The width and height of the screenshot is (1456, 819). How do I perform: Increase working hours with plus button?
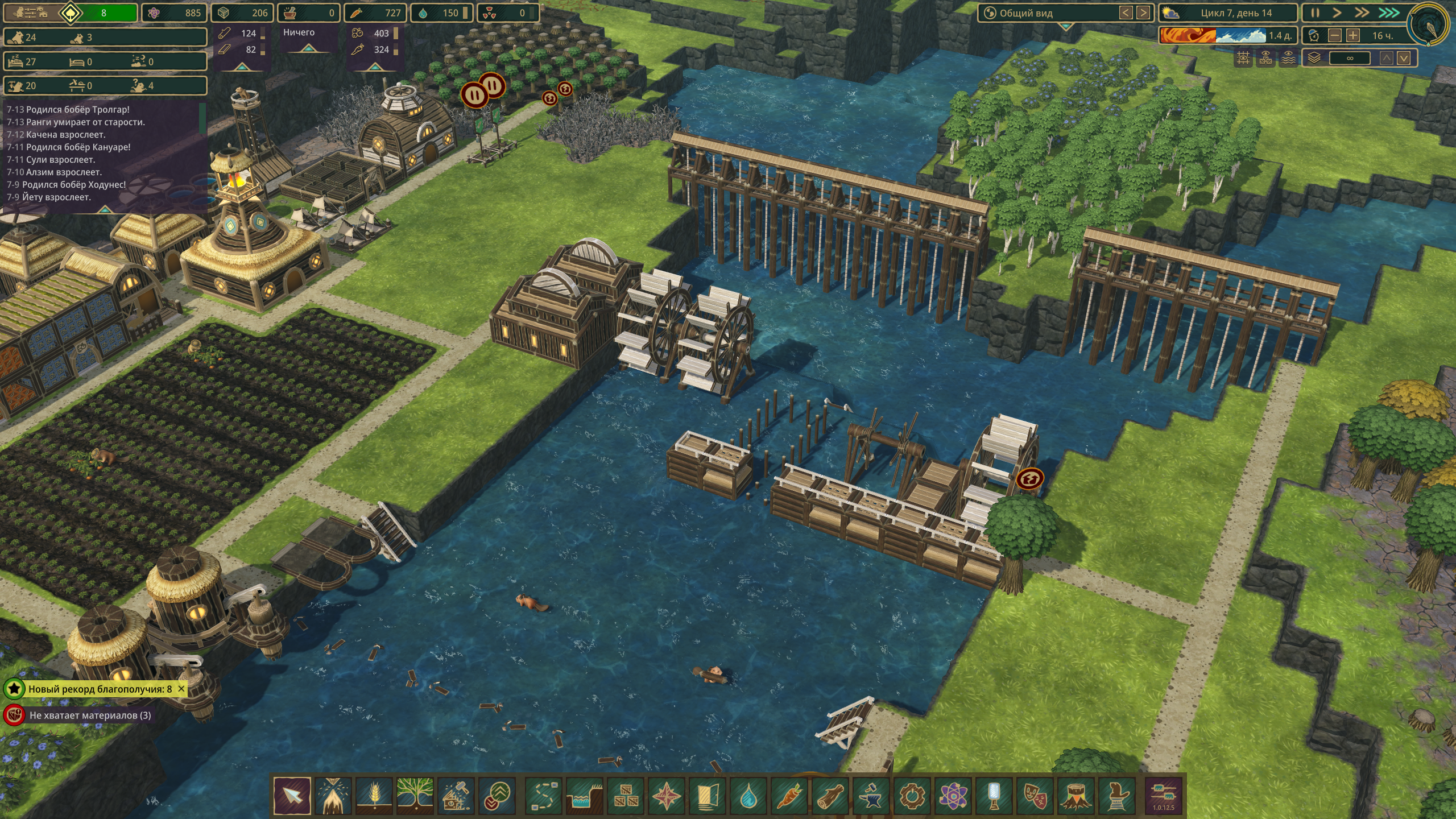[1353, 36]
